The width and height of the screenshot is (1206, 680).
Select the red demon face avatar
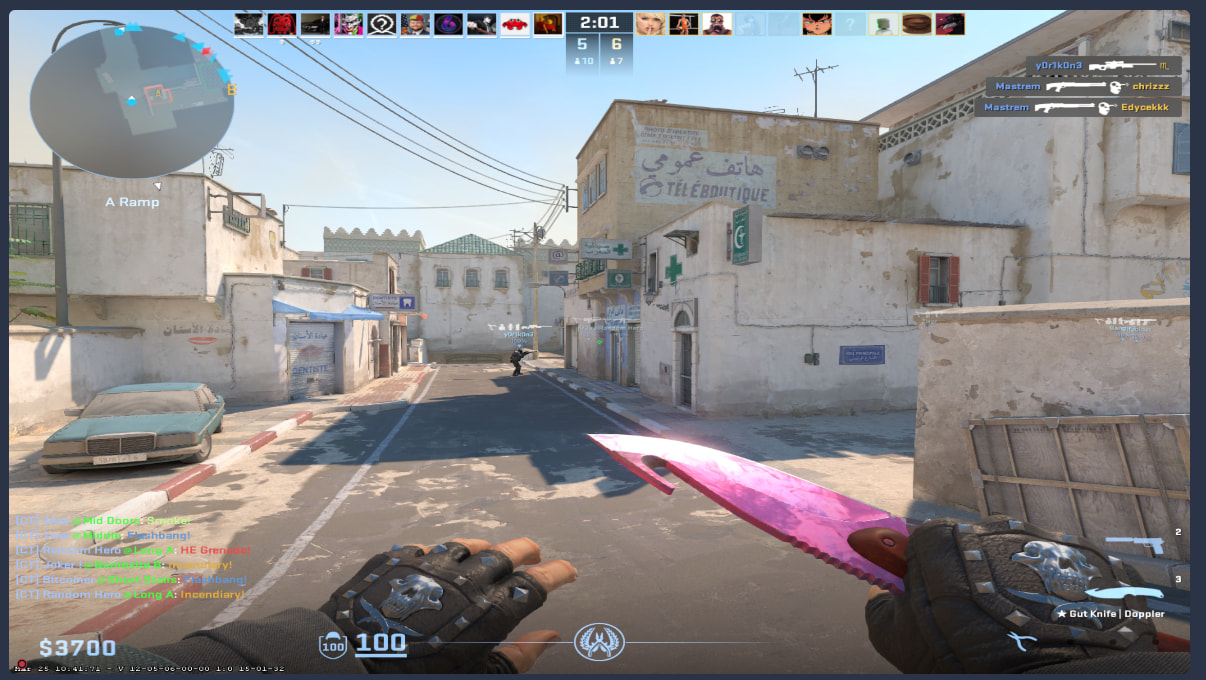point(282,24)
